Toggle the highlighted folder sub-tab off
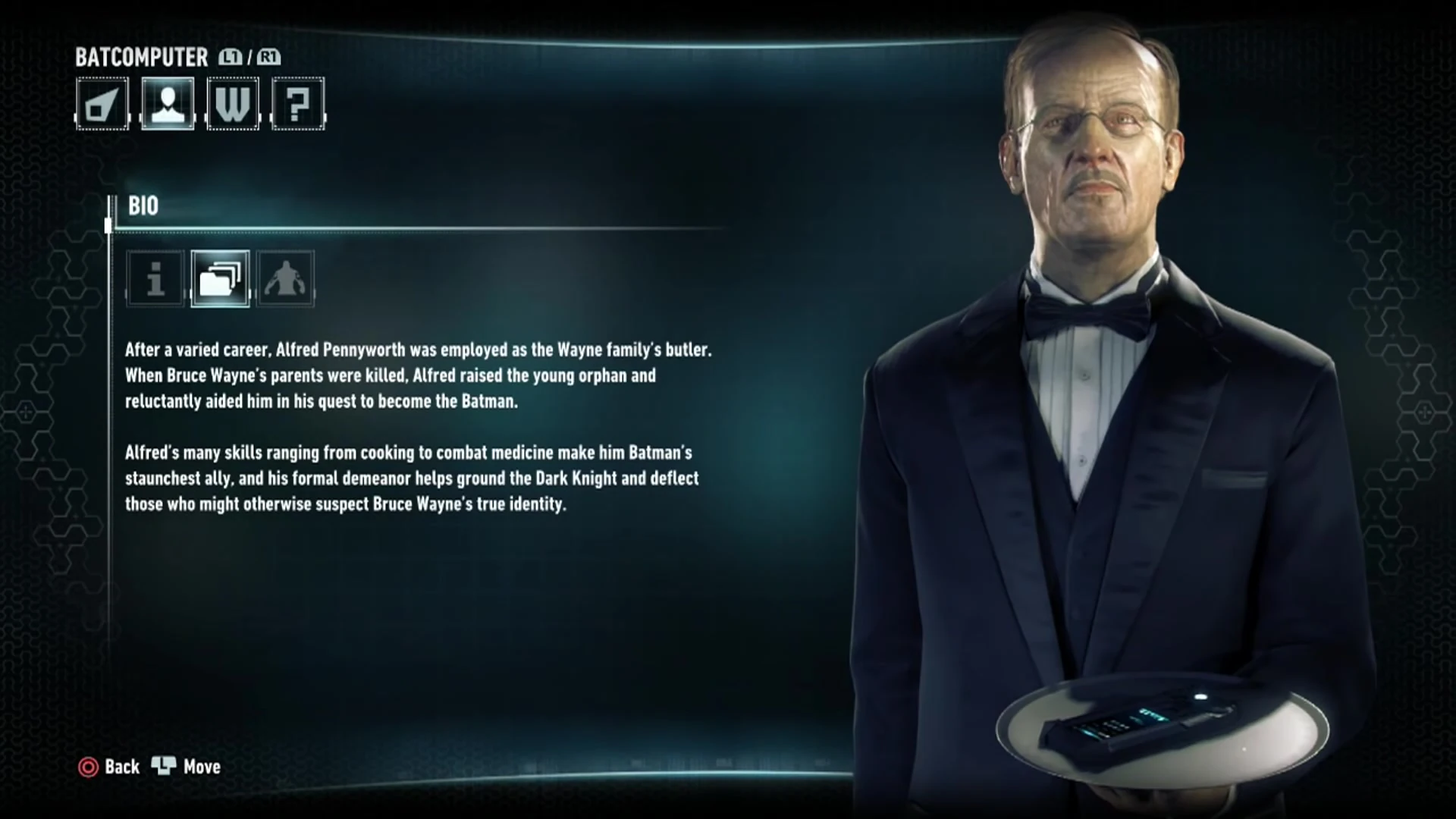 tap(220, 280)
